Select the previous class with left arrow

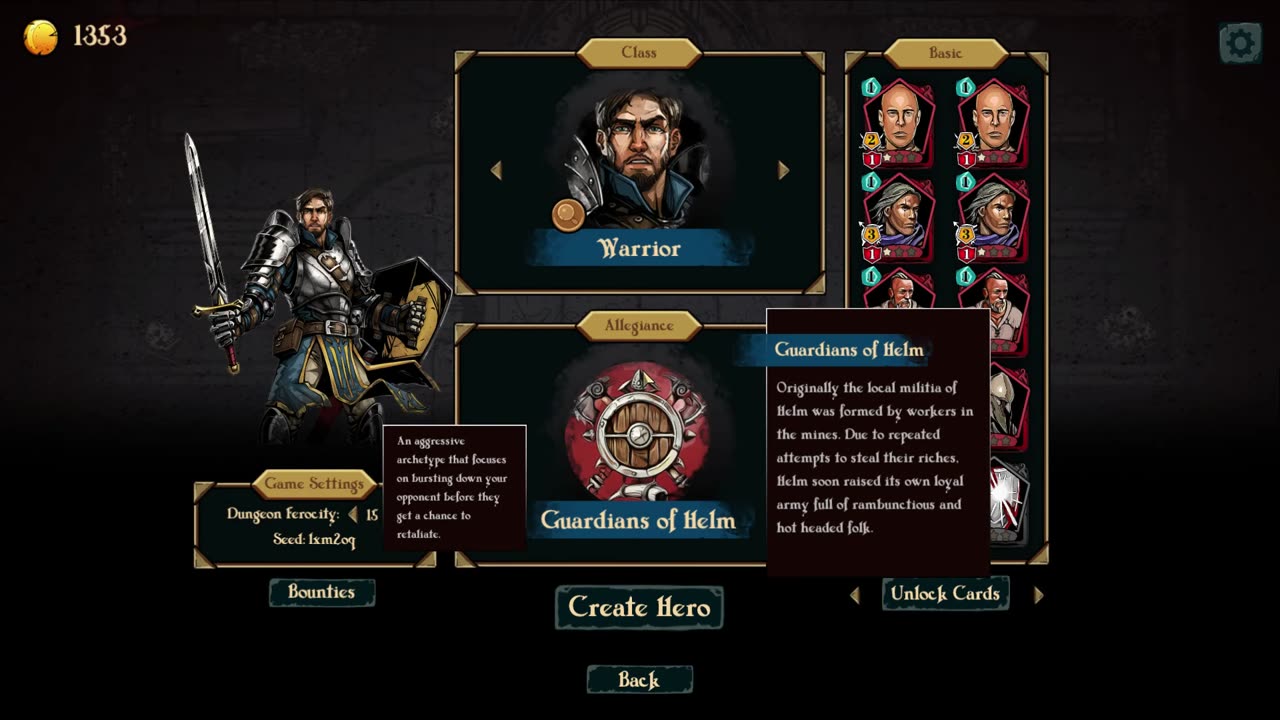coord(496,171)
